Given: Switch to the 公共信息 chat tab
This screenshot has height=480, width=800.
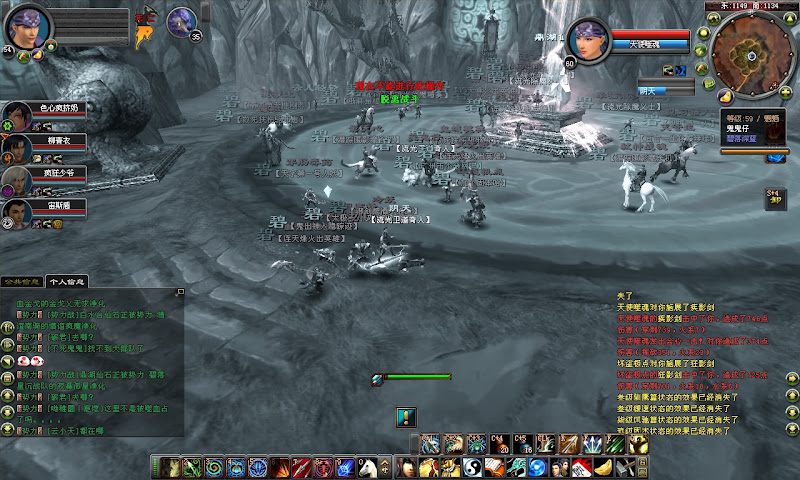Looking at the screenshot, I should coord(23,282).
